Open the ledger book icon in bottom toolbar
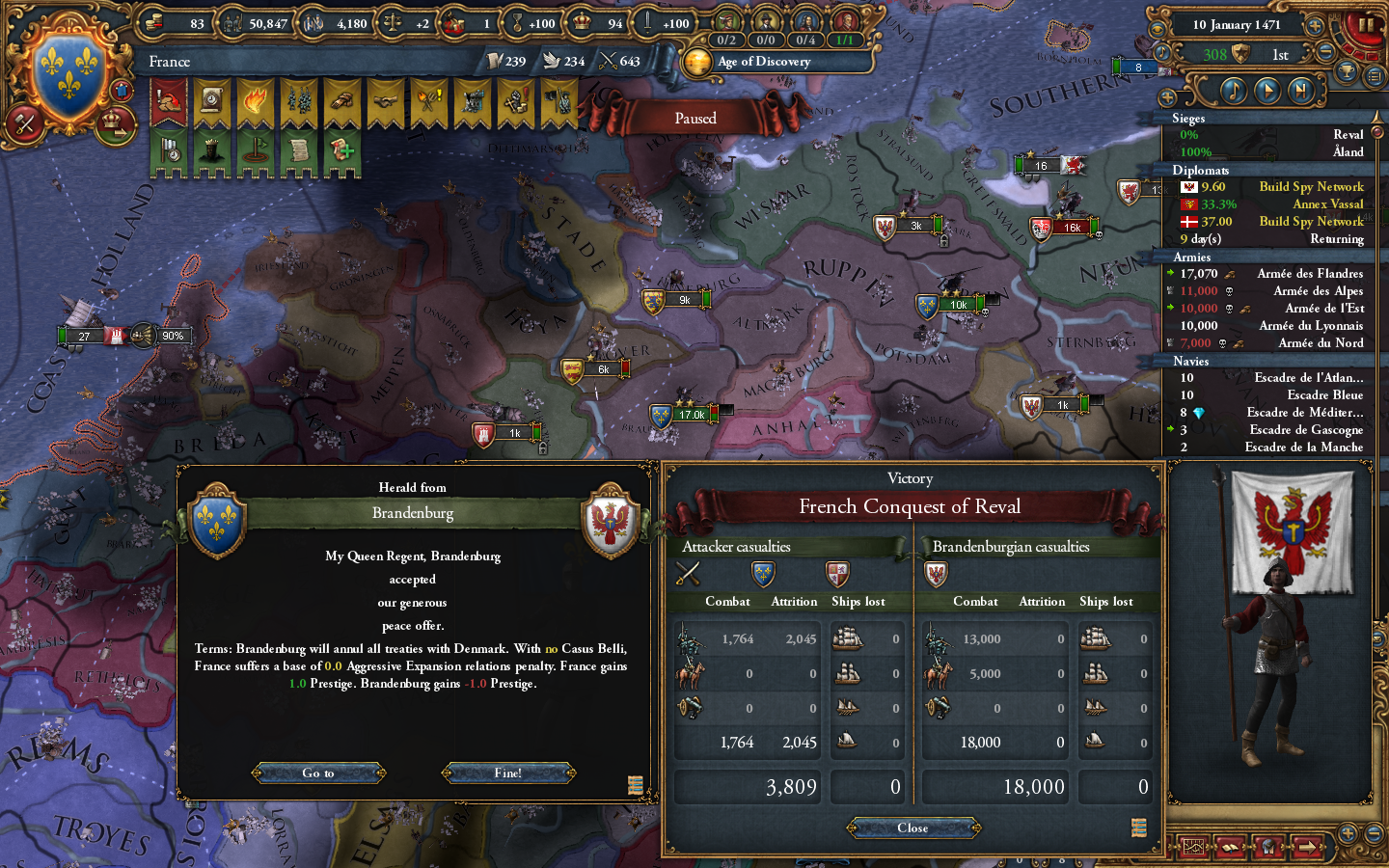This screenshot has width=1389, height=868. 1231,847
